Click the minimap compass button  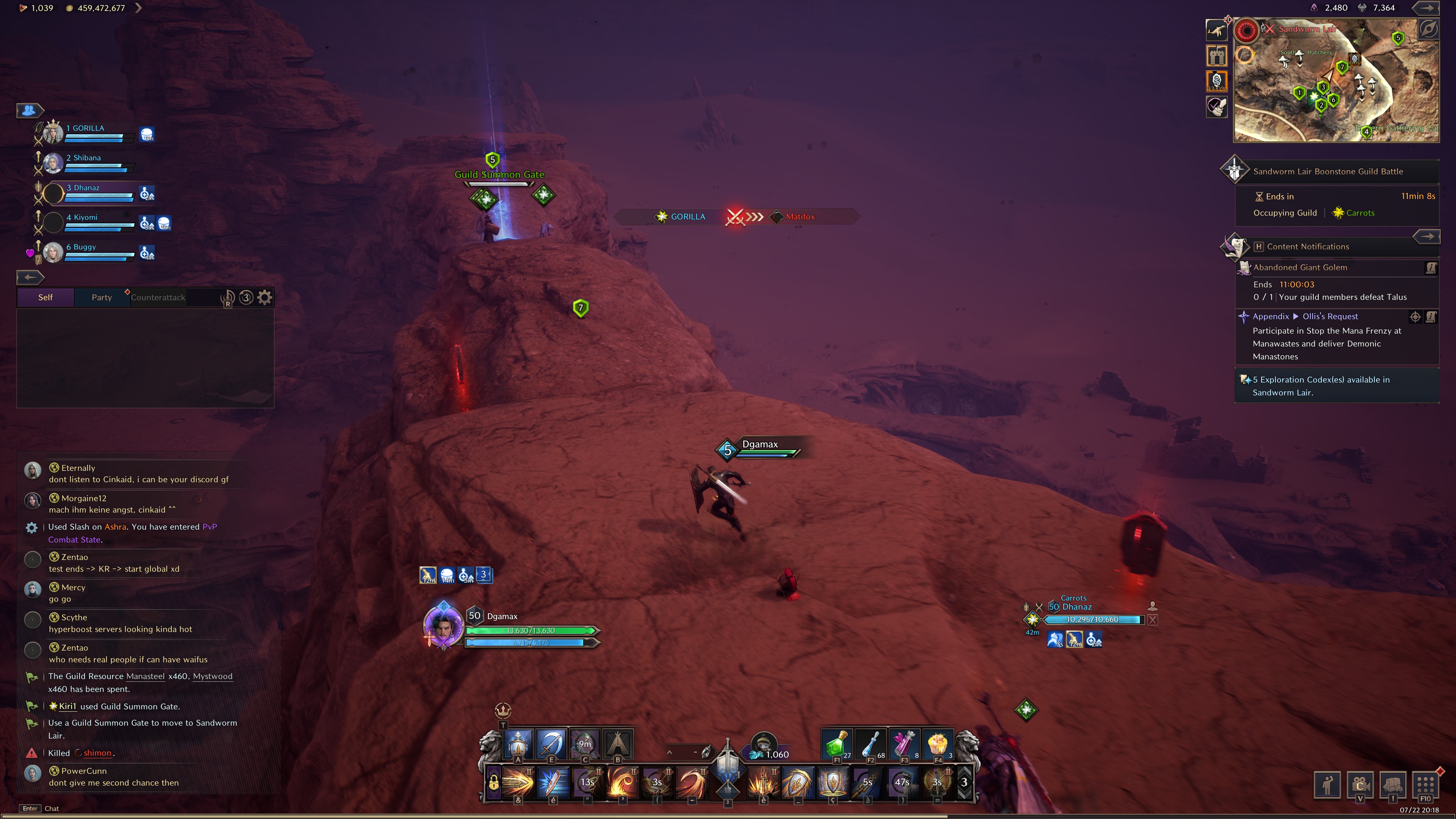point(1428,29)
